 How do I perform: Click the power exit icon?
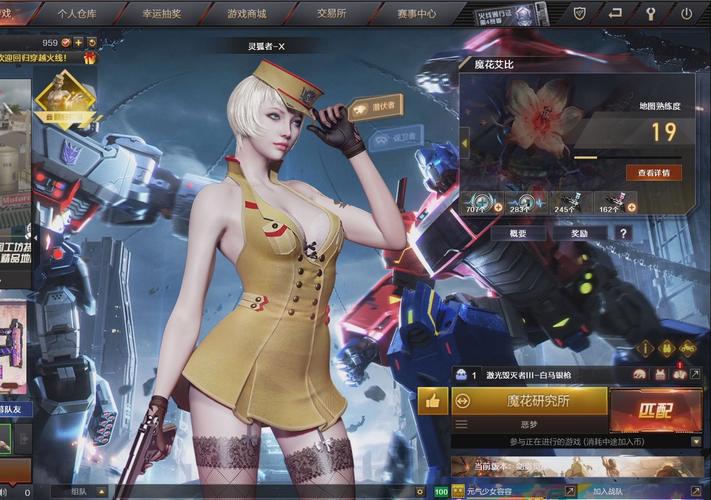[x=686, y=14]
